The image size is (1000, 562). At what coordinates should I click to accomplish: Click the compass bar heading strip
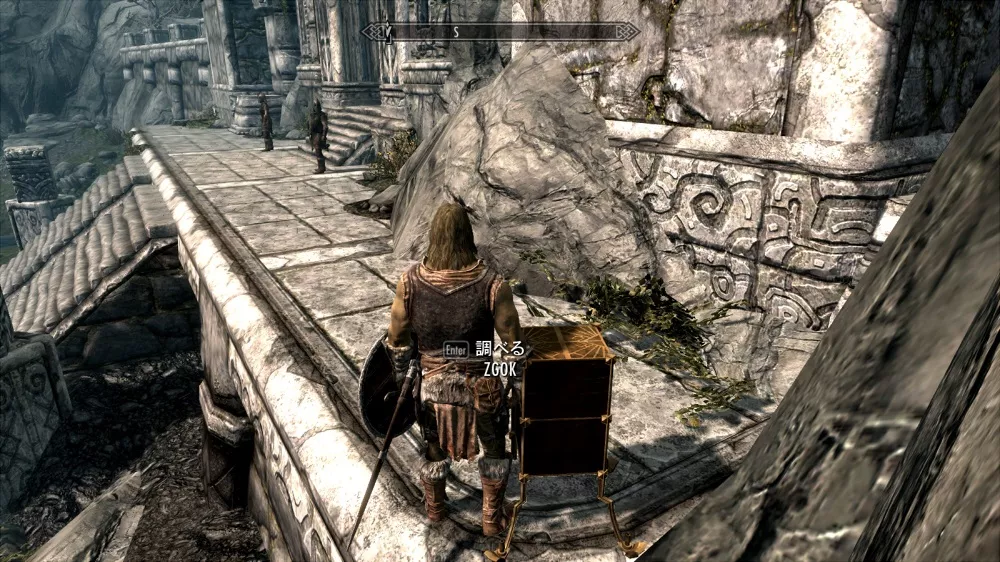click(500, 32)
